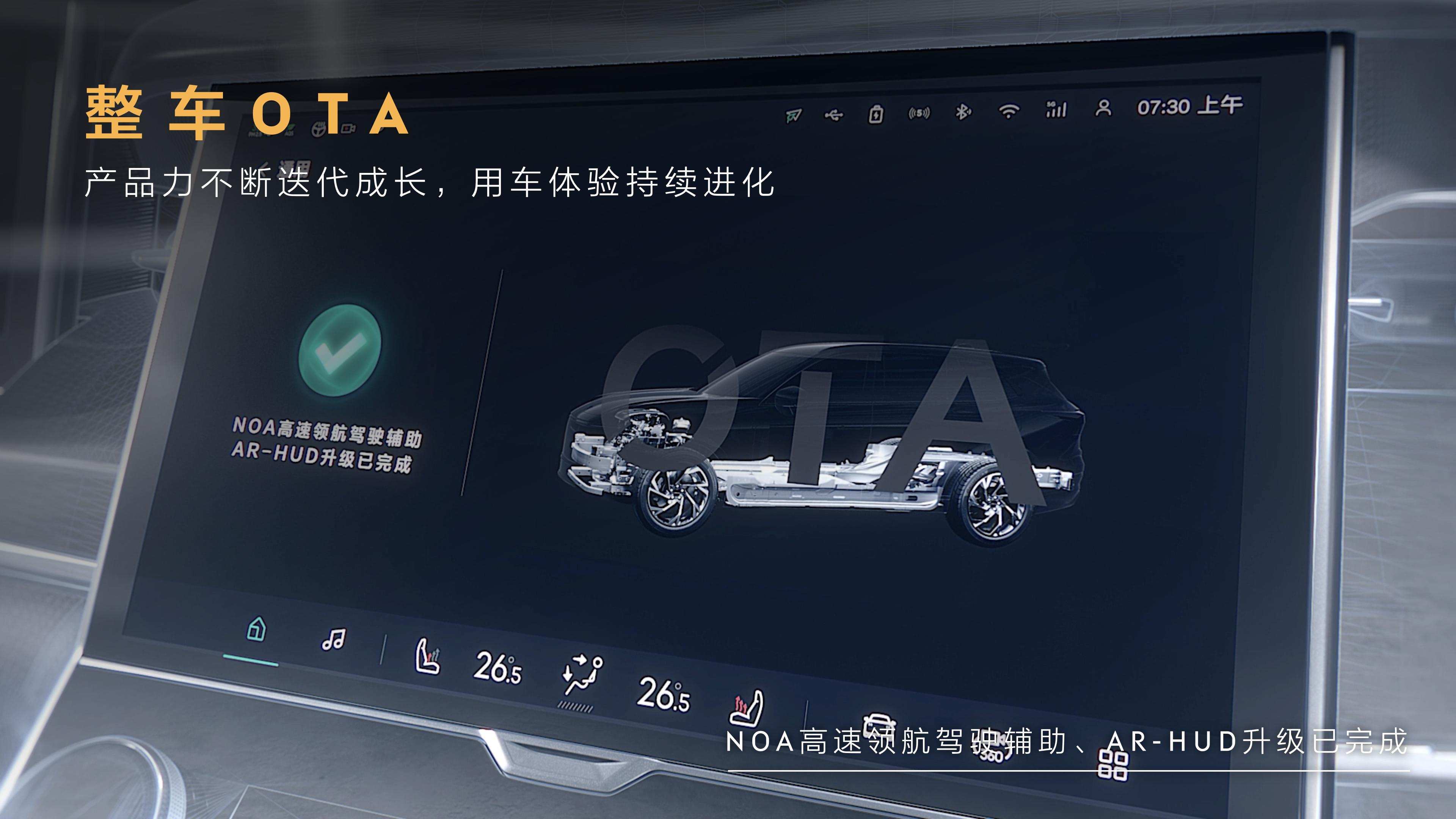Toggle the driver seat heating icon
The image size is (1456, 819).
427,657
